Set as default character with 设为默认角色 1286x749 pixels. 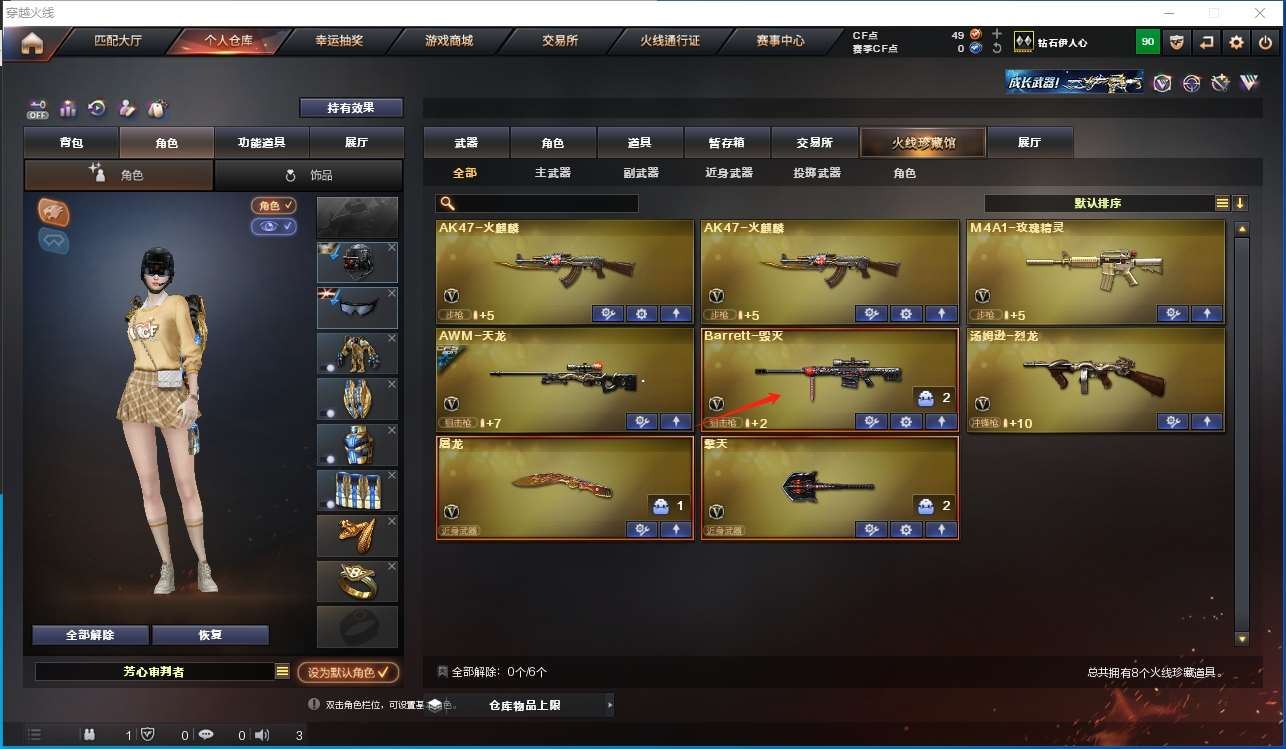pyautogui.click(x=347, y=672)
